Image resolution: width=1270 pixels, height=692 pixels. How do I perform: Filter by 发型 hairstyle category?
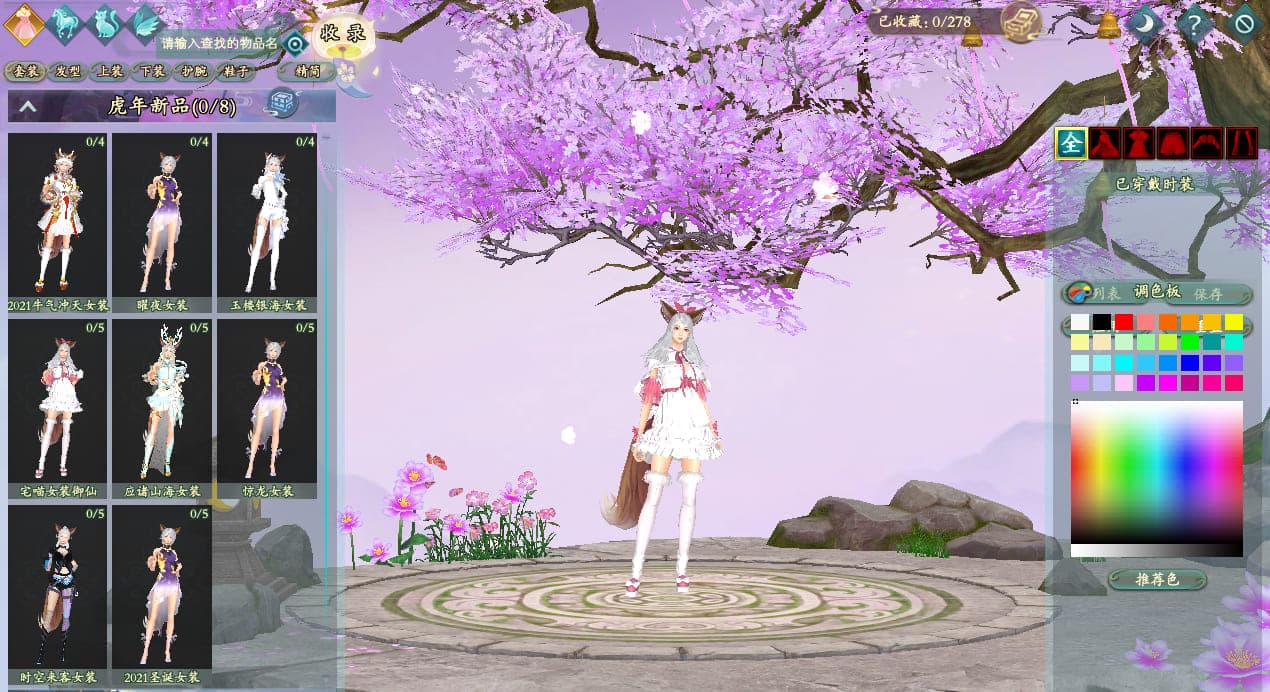tap(68, 71)
